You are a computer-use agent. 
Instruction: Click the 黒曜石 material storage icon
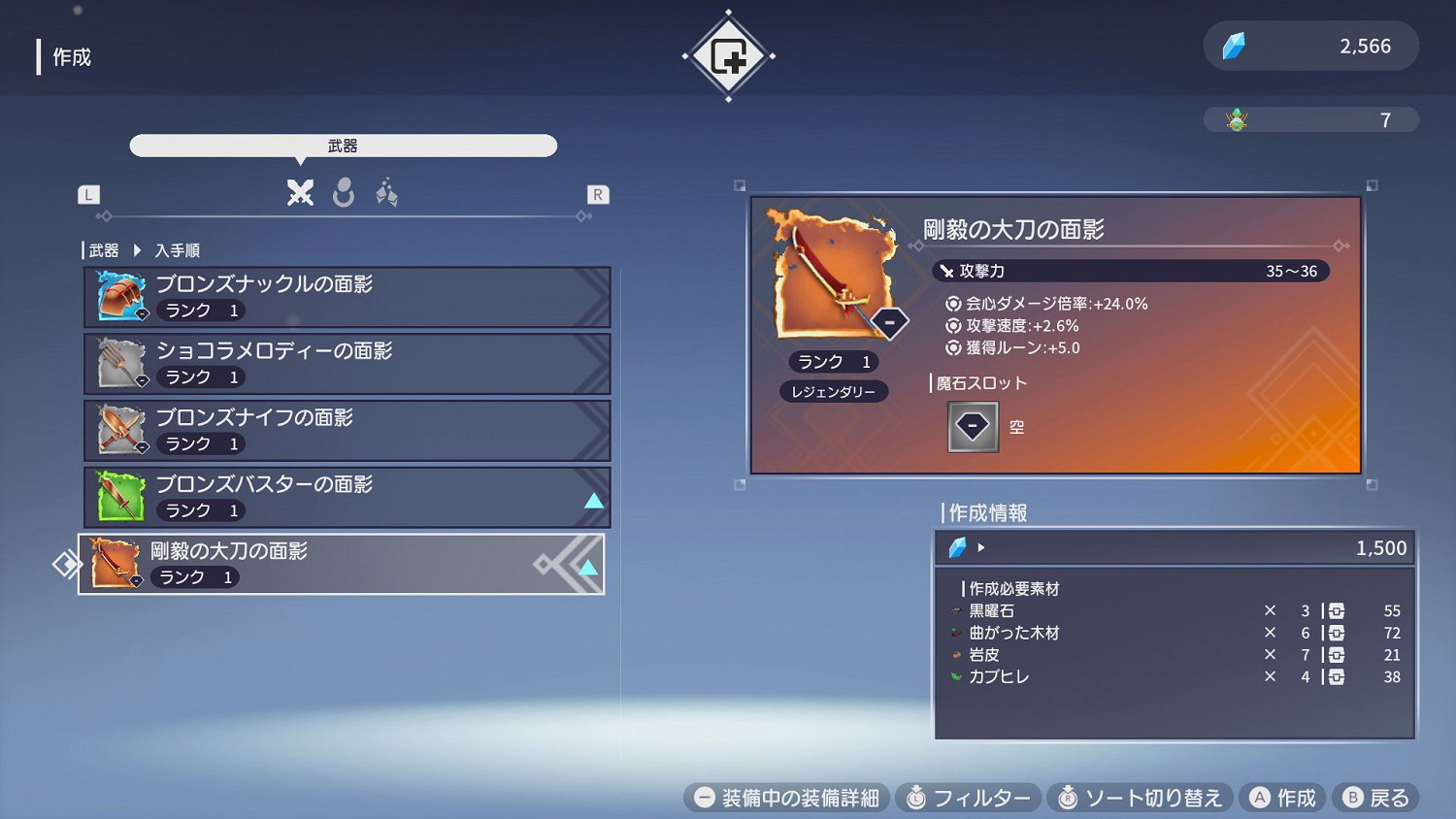pos(1336,610)
